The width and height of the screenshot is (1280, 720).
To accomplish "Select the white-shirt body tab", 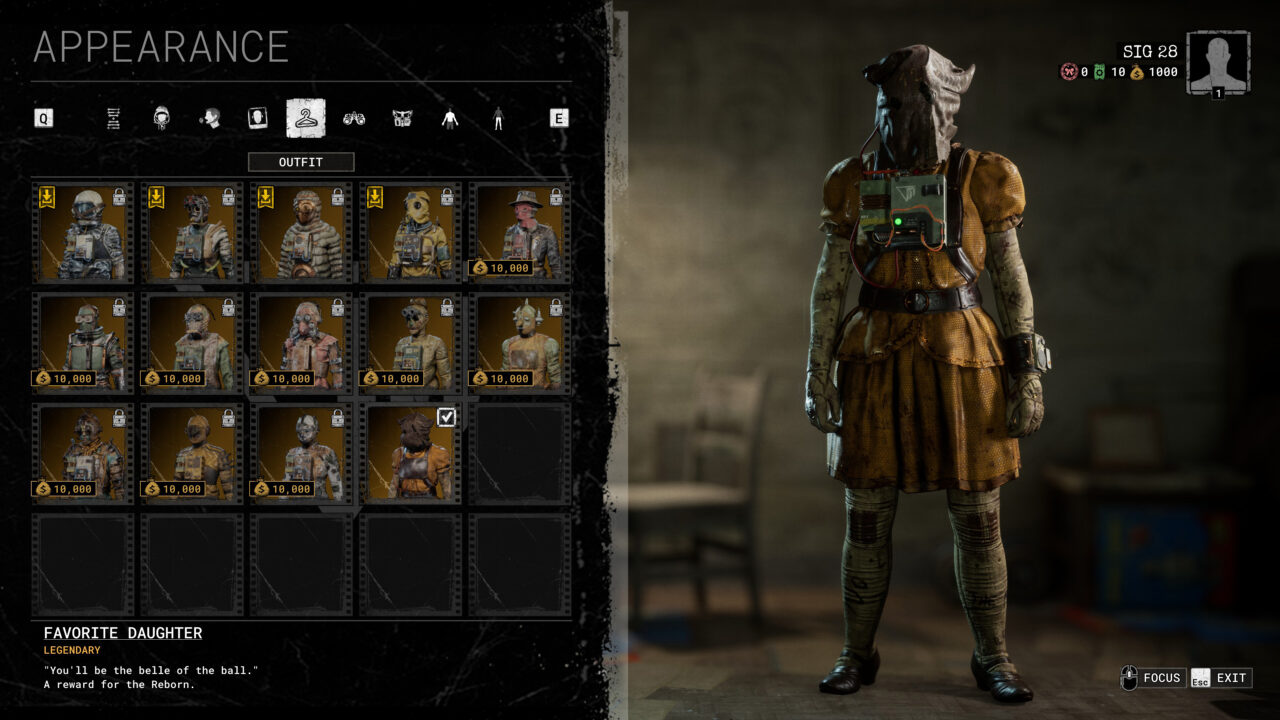I will coord(450,119).
